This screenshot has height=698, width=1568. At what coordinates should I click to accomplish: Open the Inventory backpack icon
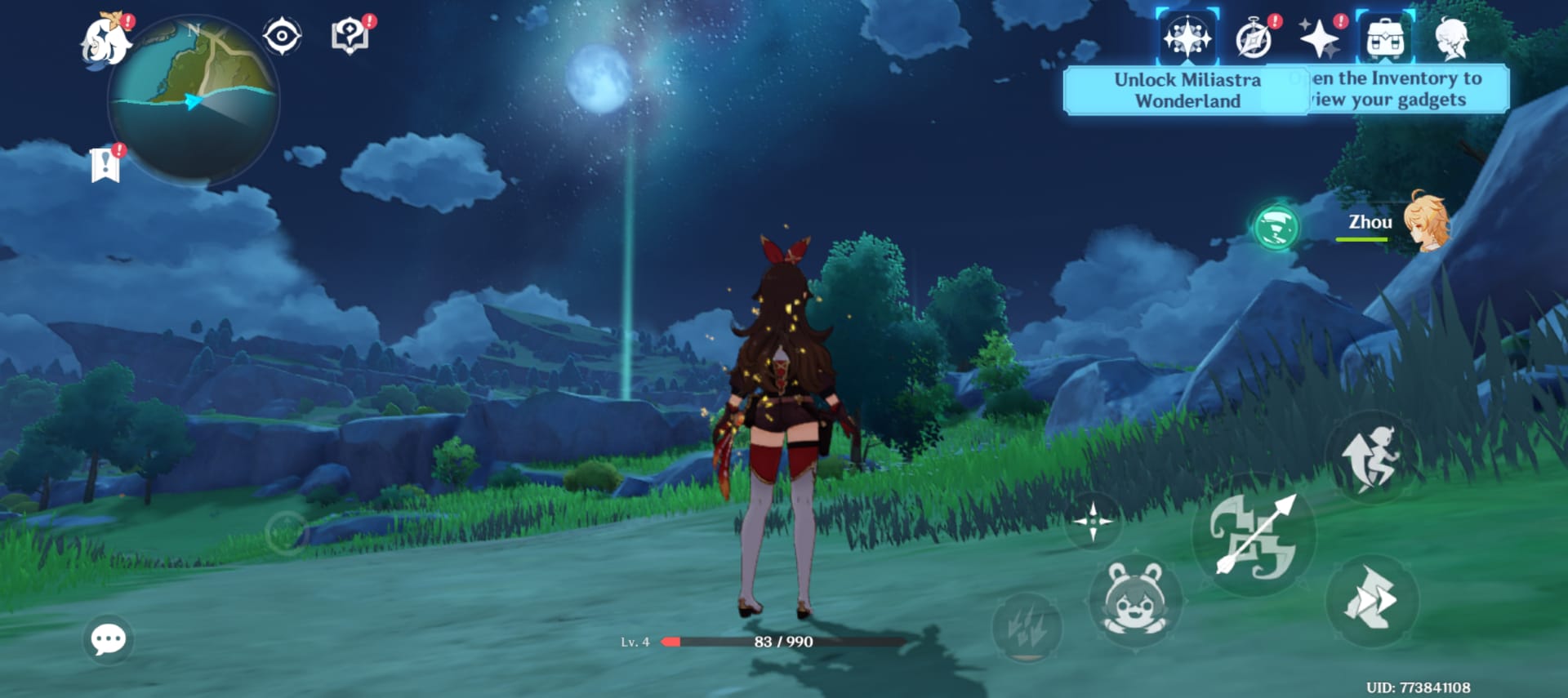click(1385, 38)
